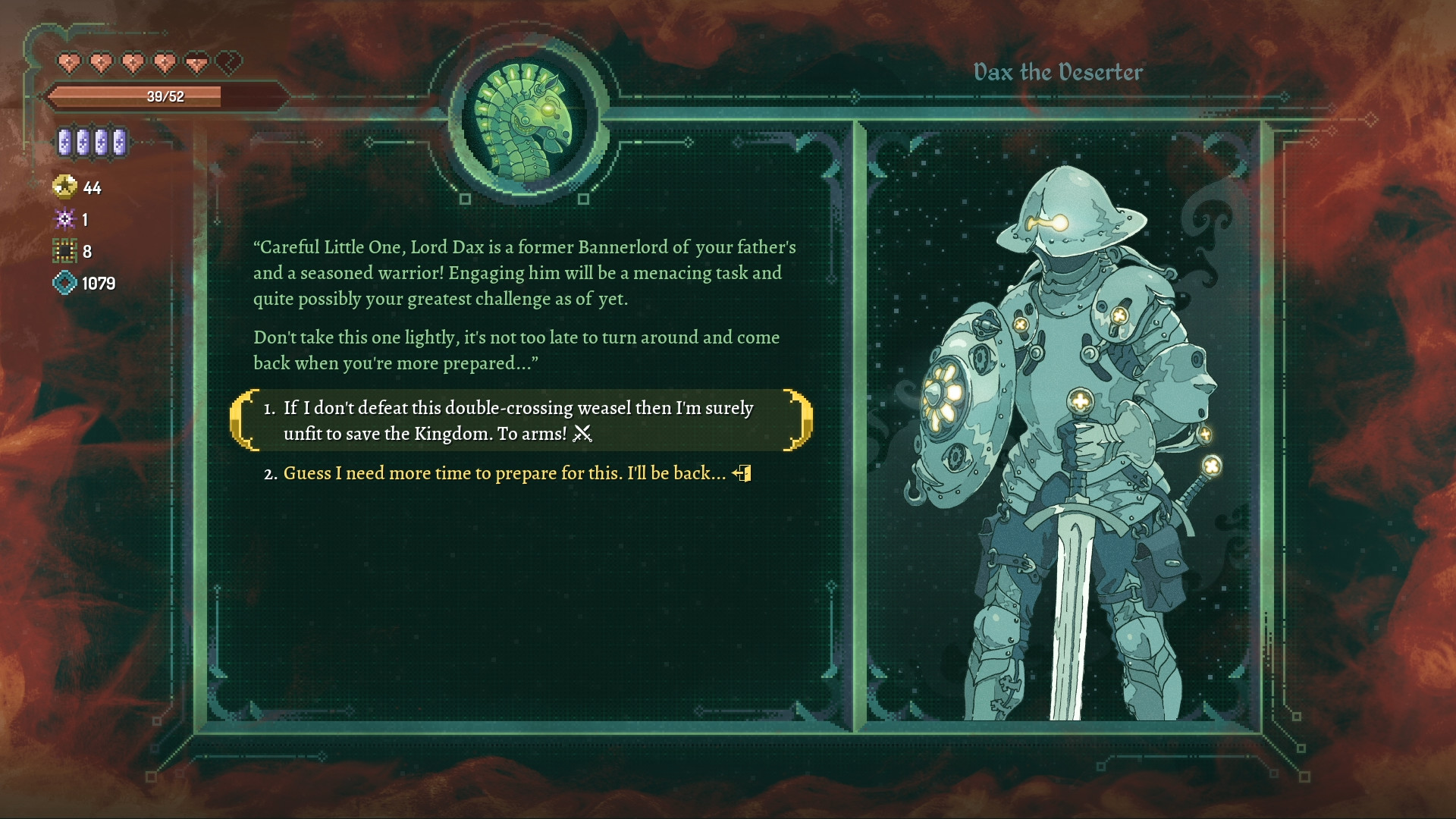This screenshot has width=1456, height=819.
Task: Click the gold coin currency icon
Action: tap(67, 187)
